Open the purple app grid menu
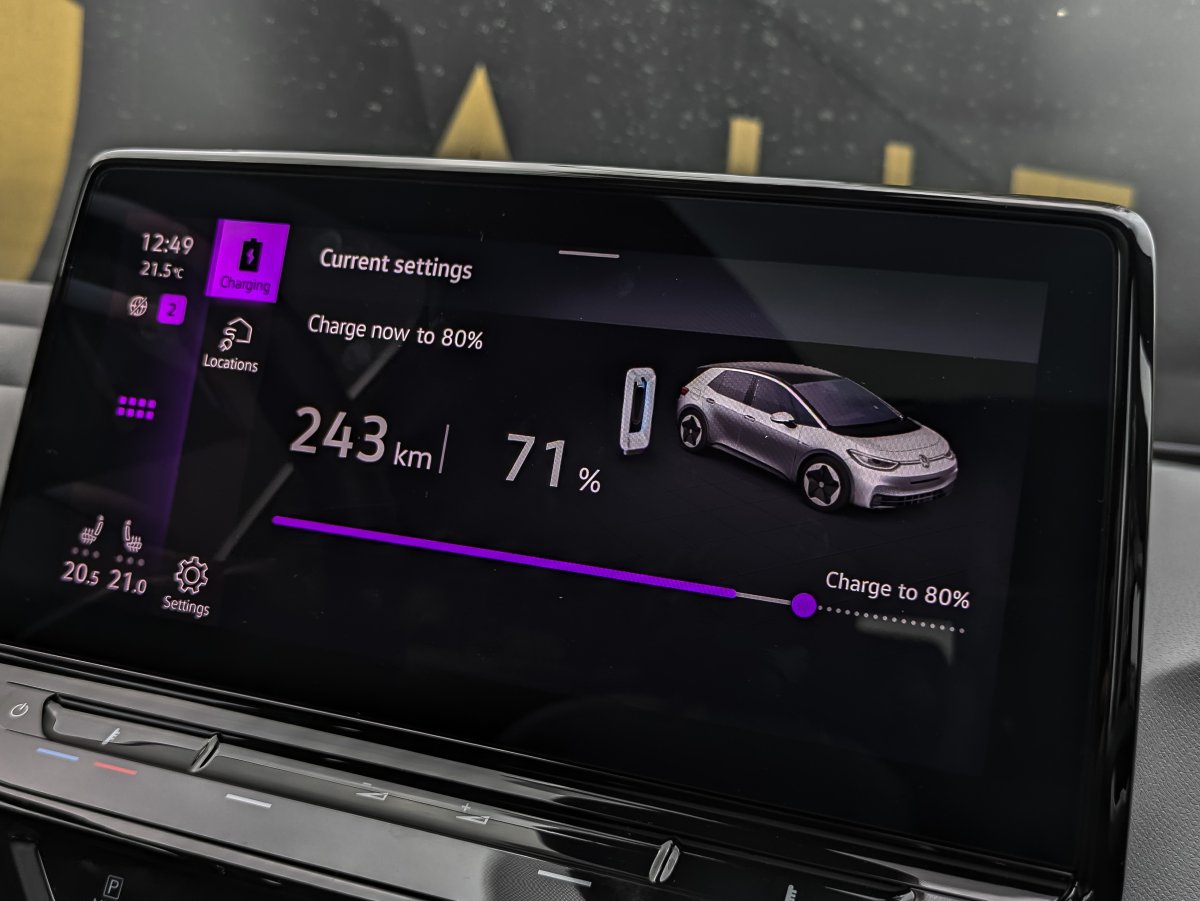This screenshot has width=1200, height=901. 137,407
